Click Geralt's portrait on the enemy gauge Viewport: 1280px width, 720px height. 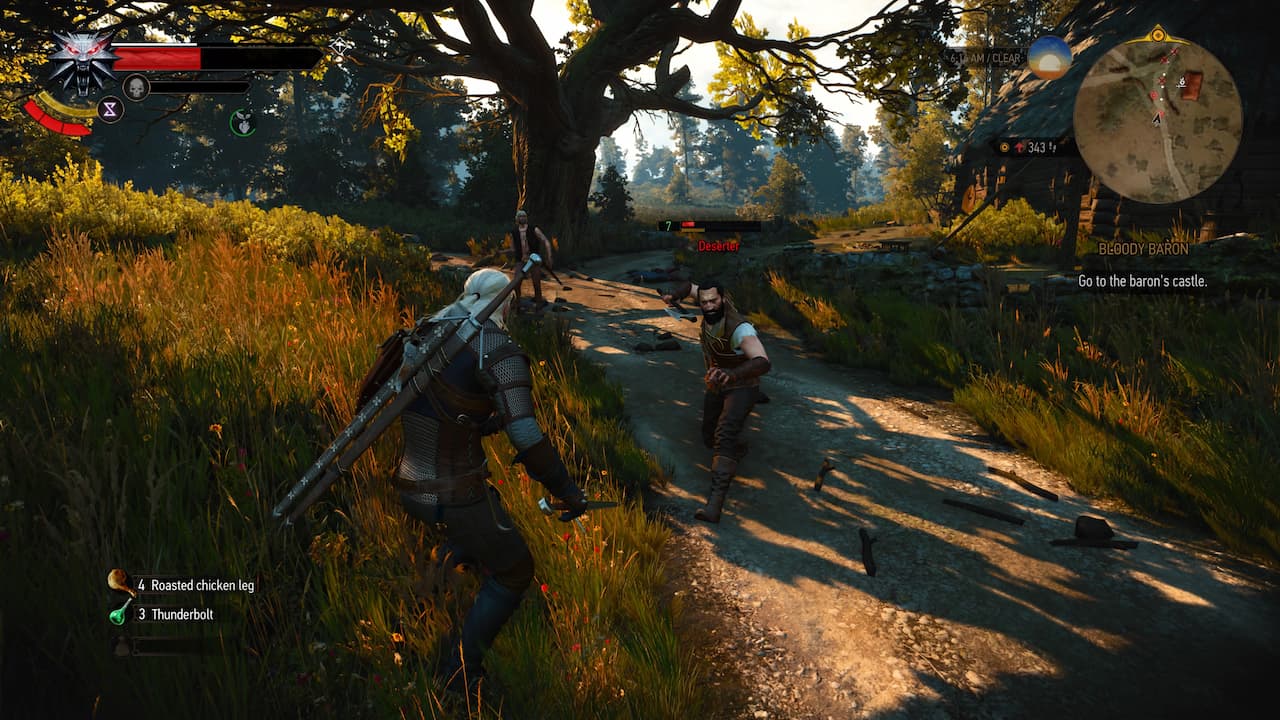pyautogui.click(x=137, y=86)
